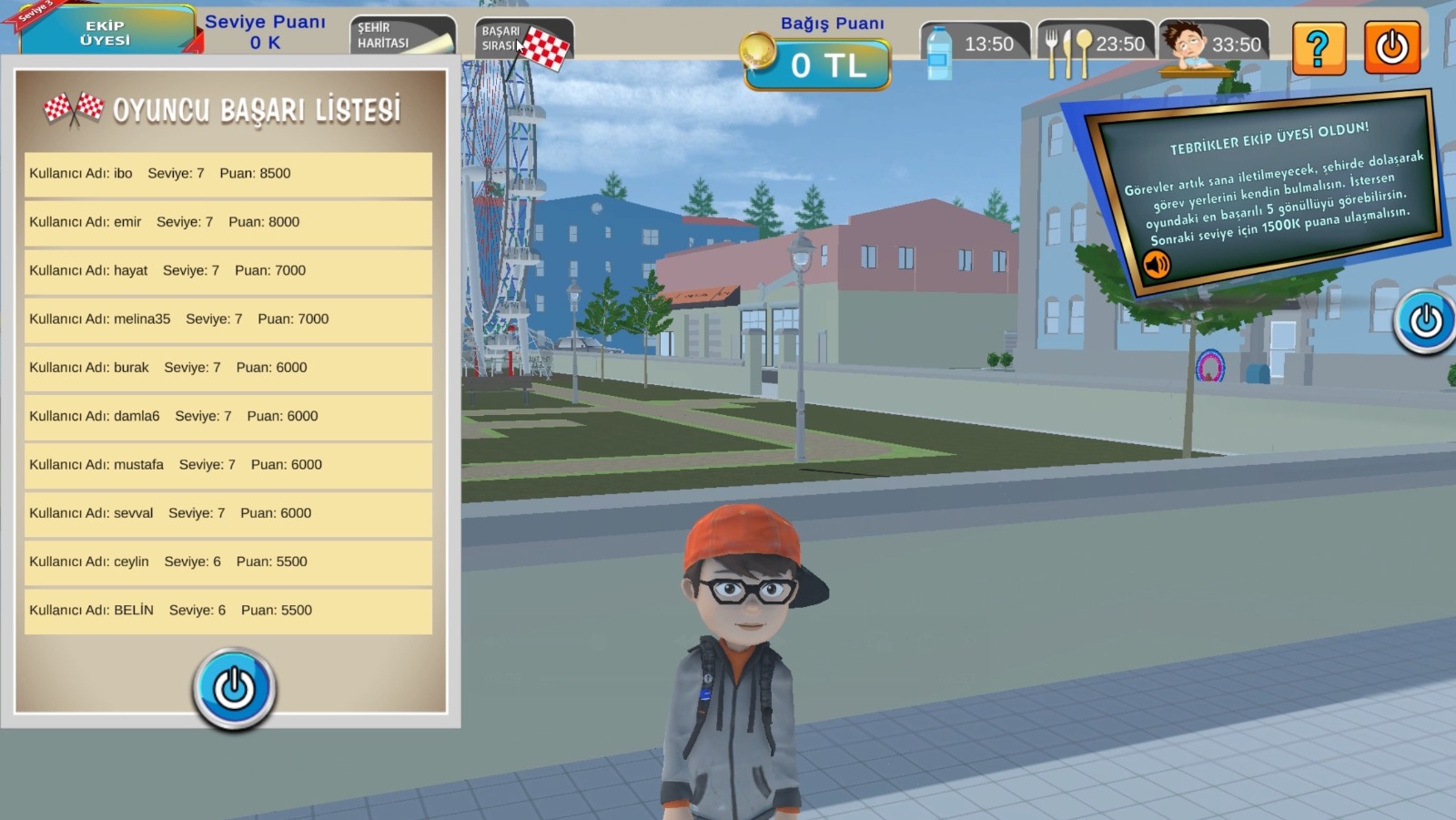Select the sevval leaderboard row
This screenshot has height=820, width=1456.
227,513
